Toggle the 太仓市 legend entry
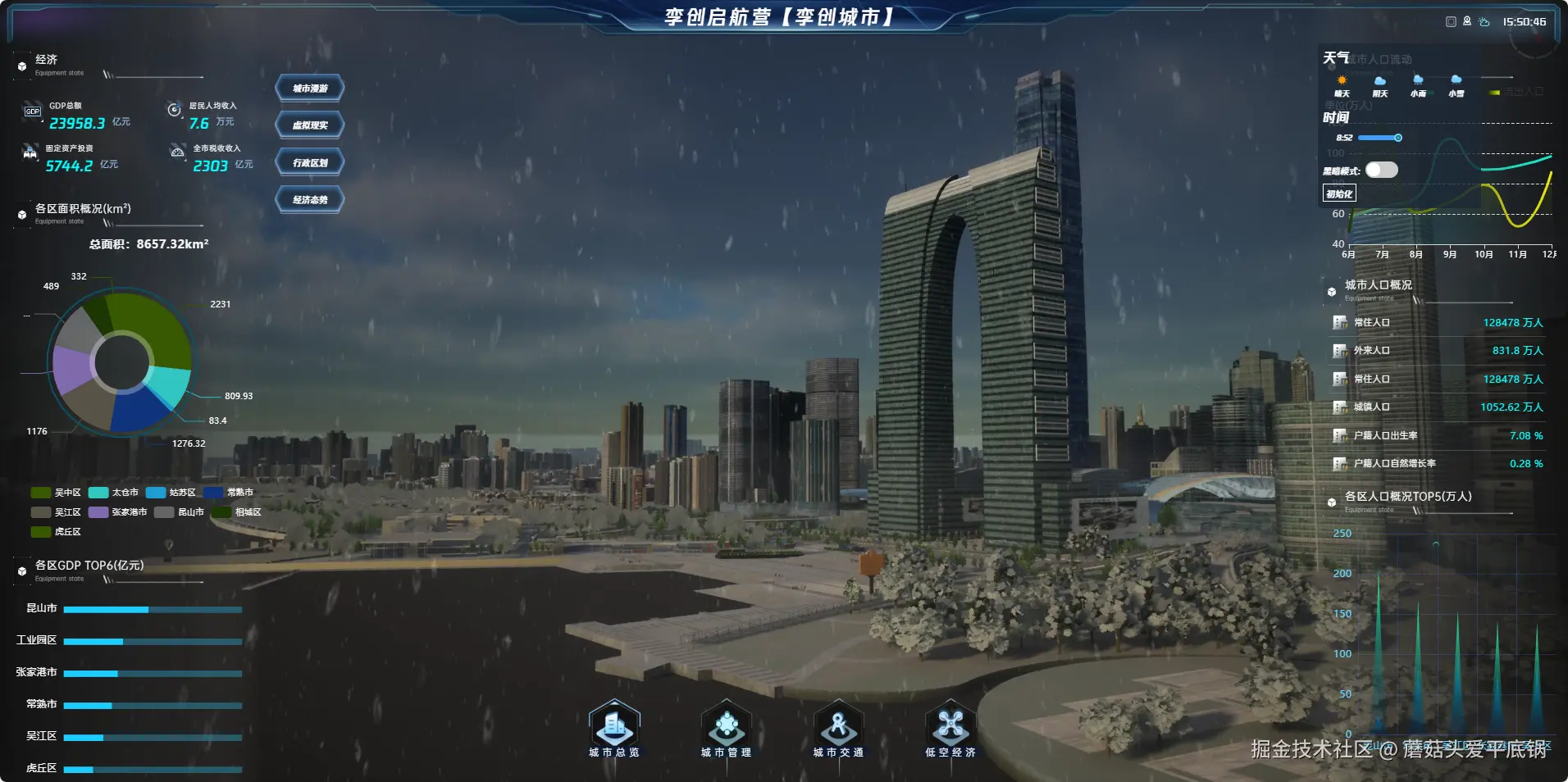The image size is (1568, 782). pos(113,493)
